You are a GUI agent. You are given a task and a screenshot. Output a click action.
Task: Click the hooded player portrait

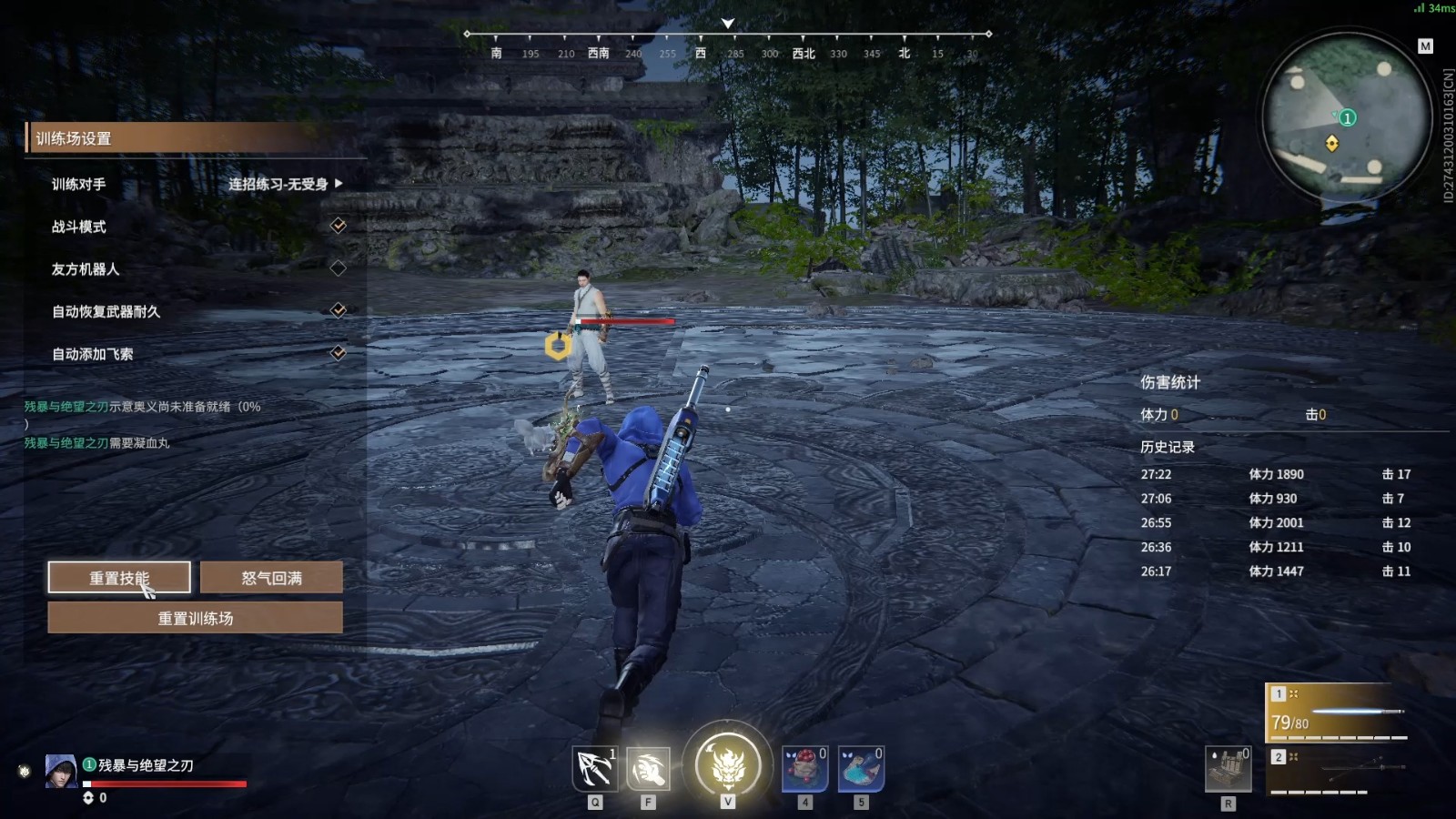[x=61, y=771]
